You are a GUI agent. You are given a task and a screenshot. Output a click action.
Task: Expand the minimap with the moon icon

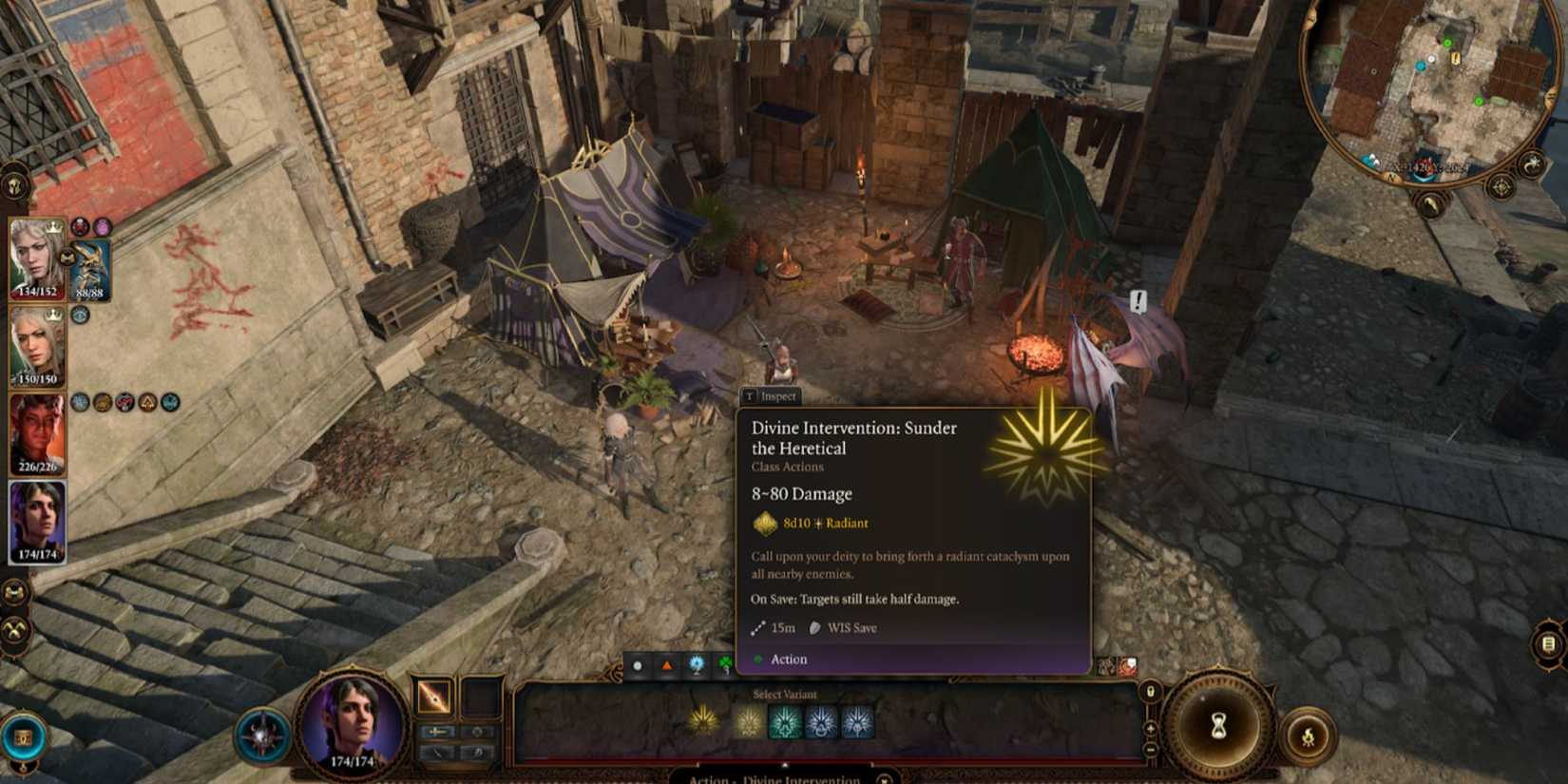coord(1532,163)
